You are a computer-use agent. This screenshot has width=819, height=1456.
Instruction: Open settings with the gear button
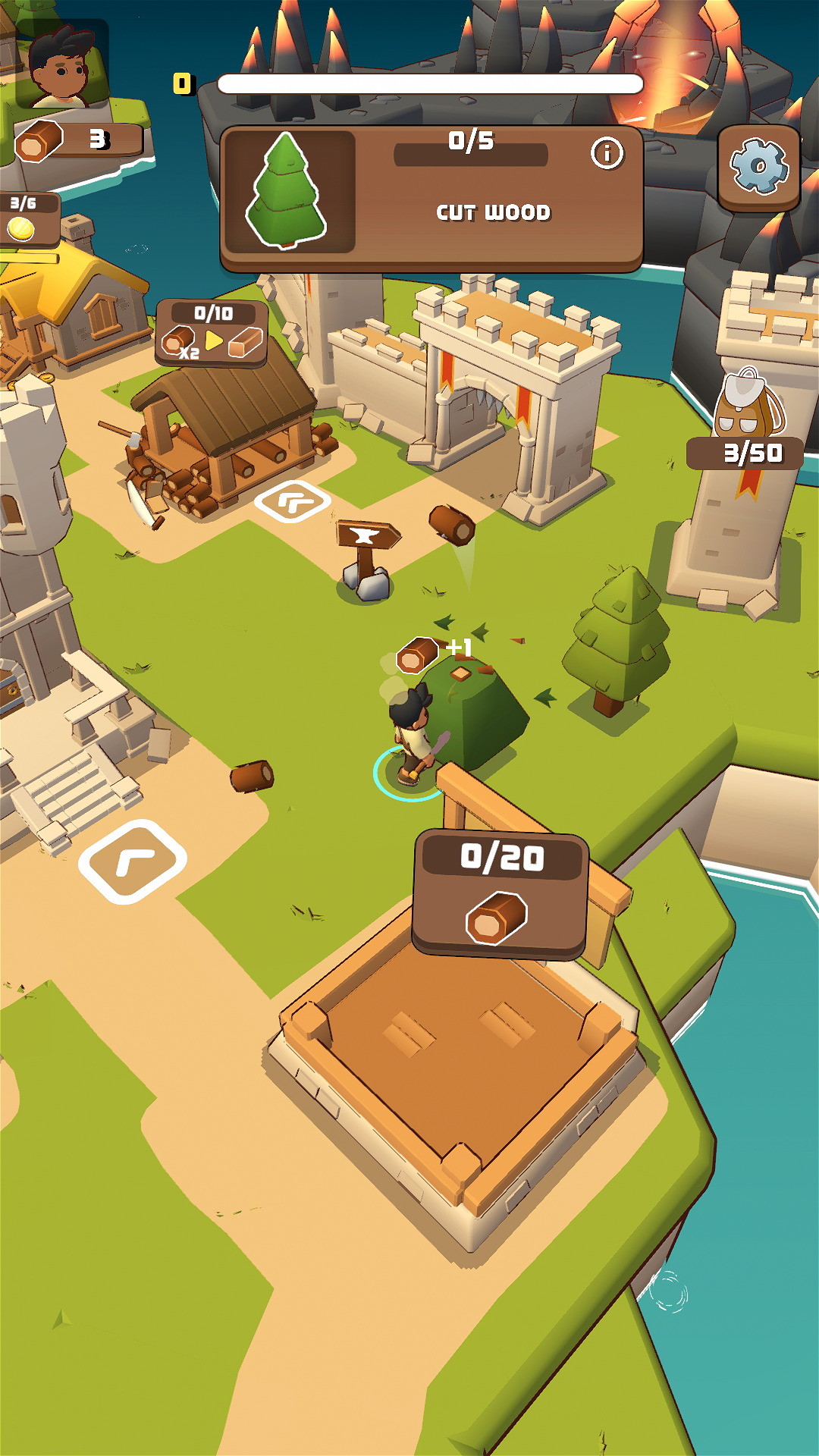pyautogui.click(x=758, y=167)
